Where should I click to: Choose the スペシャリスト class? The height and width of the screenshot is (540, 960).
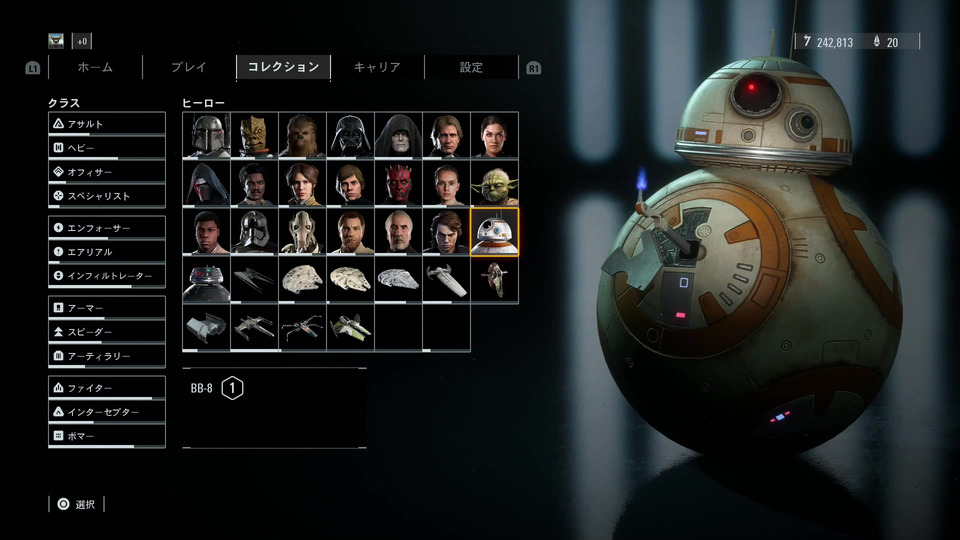pos(107,196)
